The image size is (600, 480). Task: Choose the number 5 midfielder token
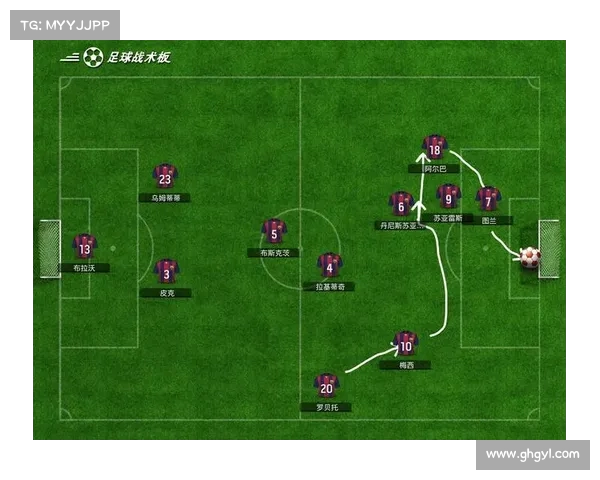[x=274, y=233]
